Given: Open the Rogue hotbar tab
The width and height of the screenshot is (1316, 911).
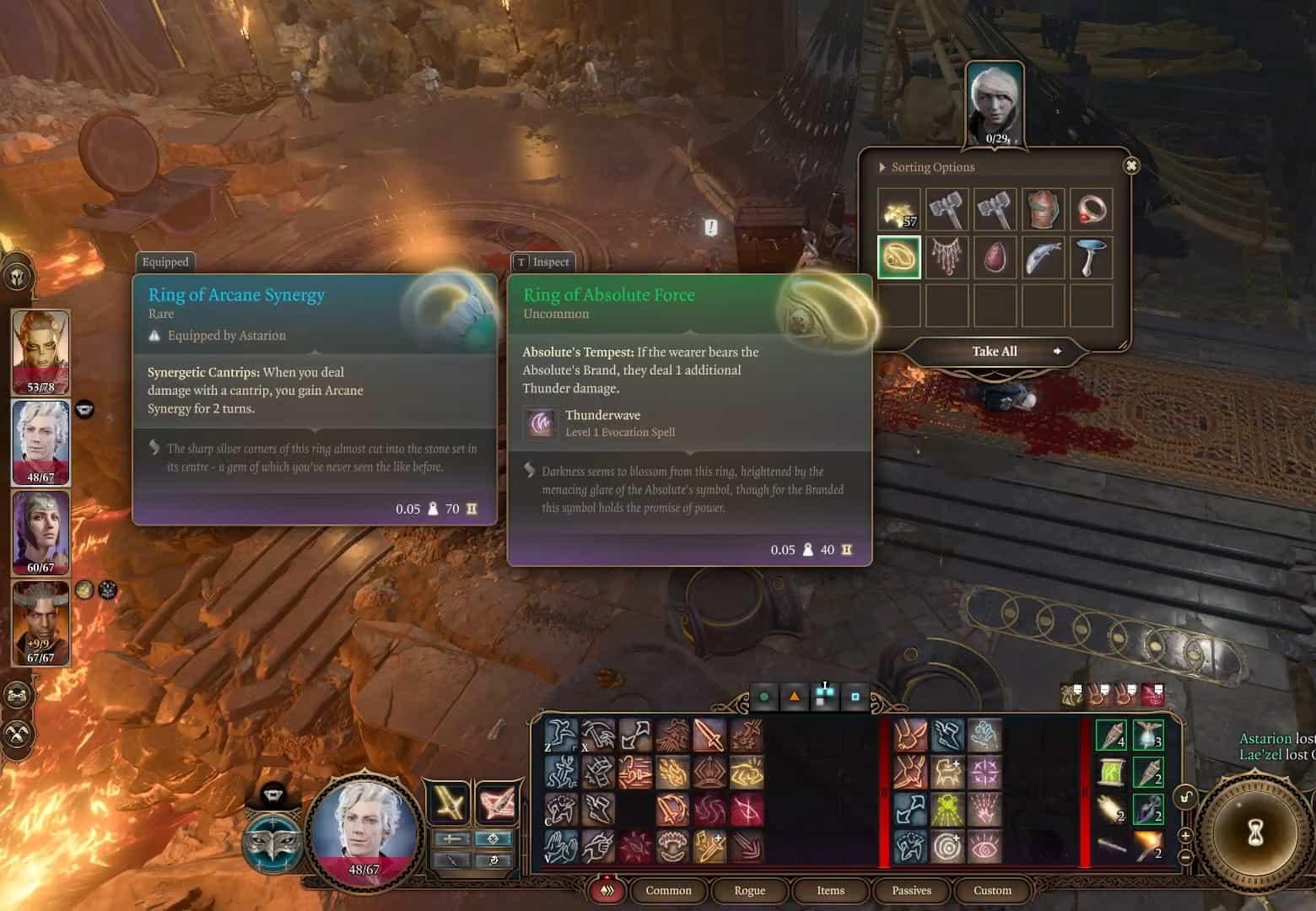Looking at the screenshot, I should pyautogui.click(x=749, y=890).
